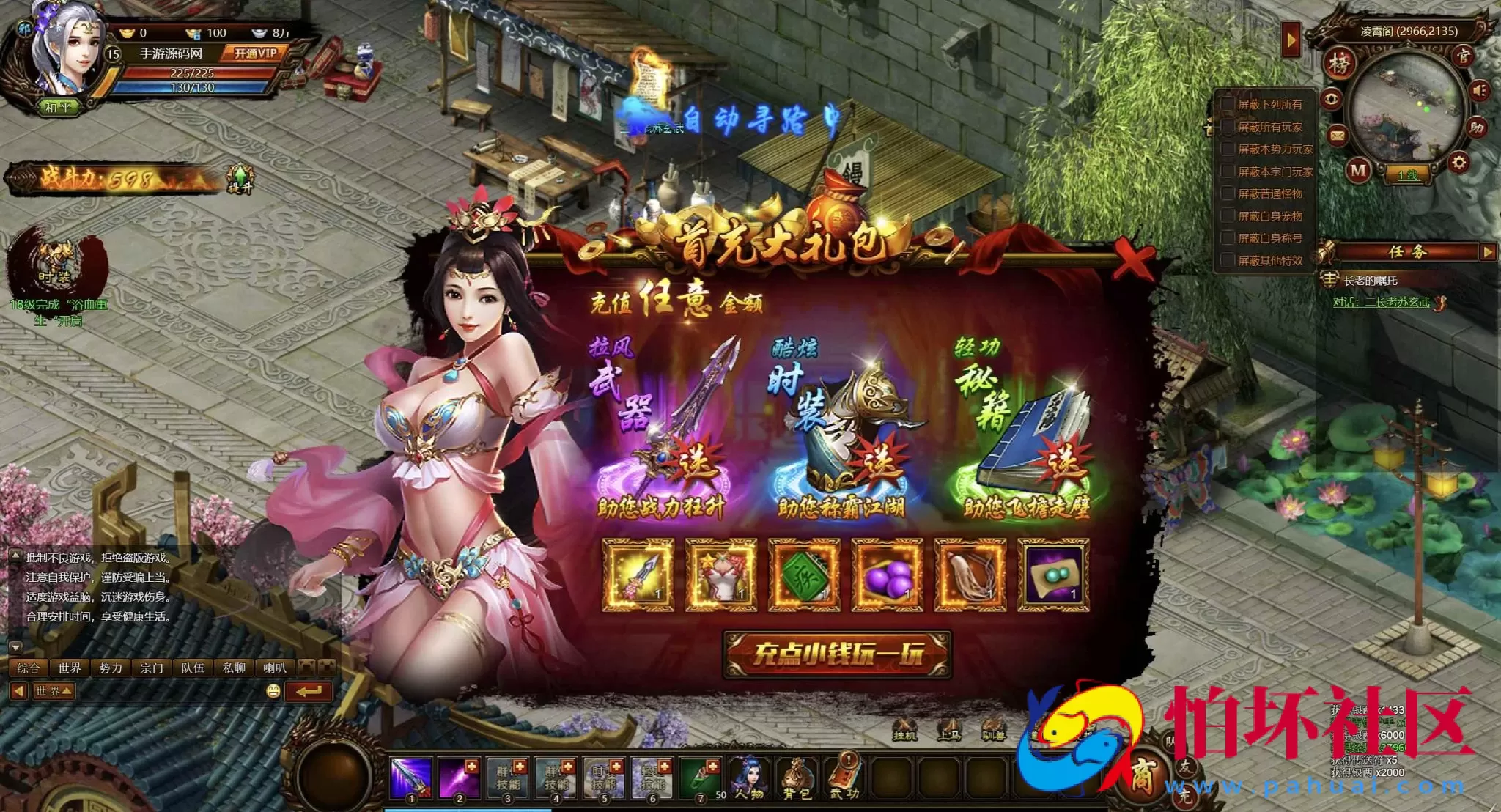Open minimap settings via the gear icon
The width and height of the screenshot is (1501, 812).
1459,163
